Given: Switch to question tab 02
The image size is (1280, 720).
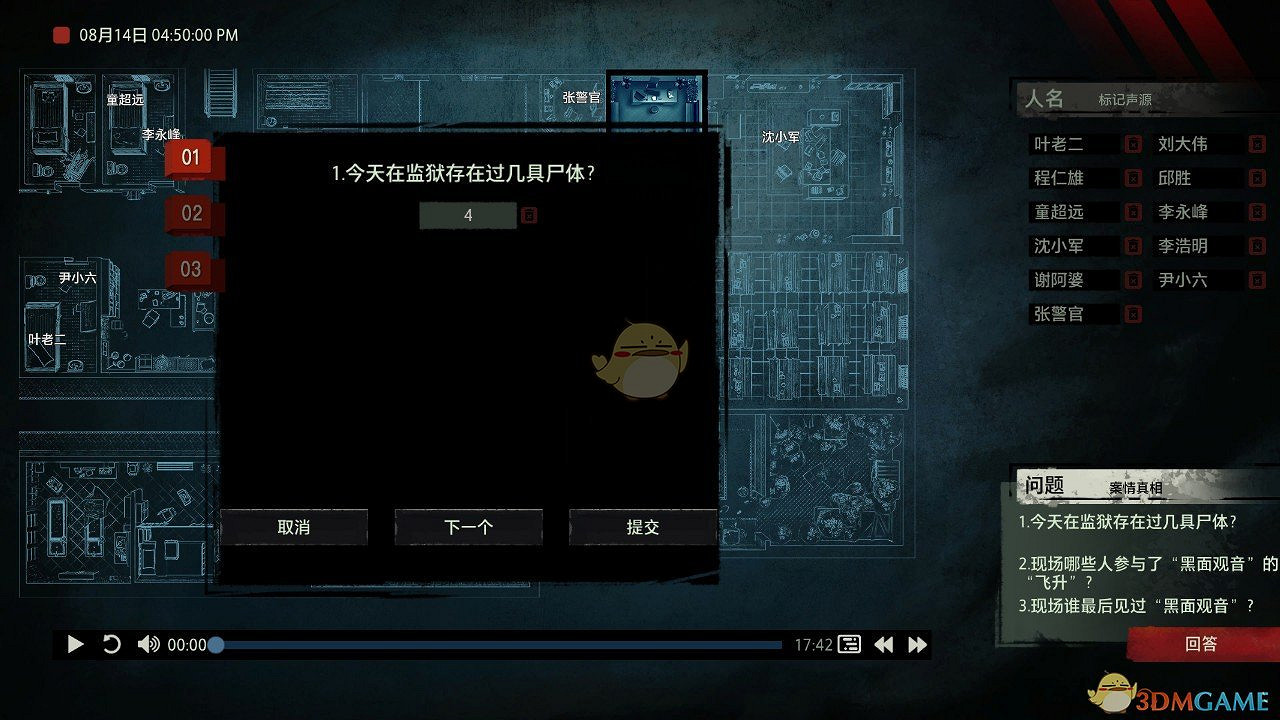Looking at the screenshot, I should coord(190,213).
